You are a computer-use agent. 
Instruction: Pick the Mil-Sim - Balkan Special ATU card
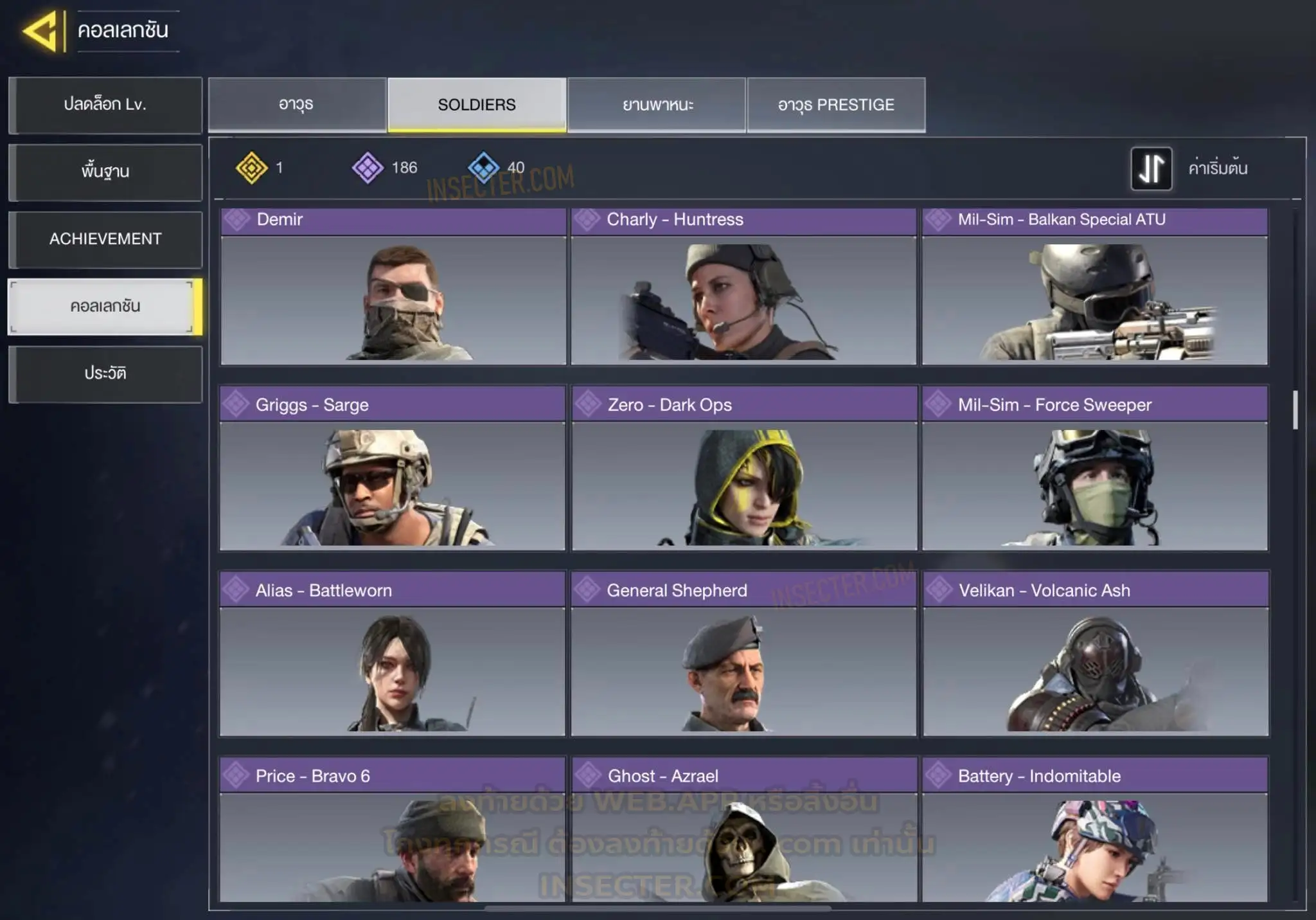pos(1094,287)
